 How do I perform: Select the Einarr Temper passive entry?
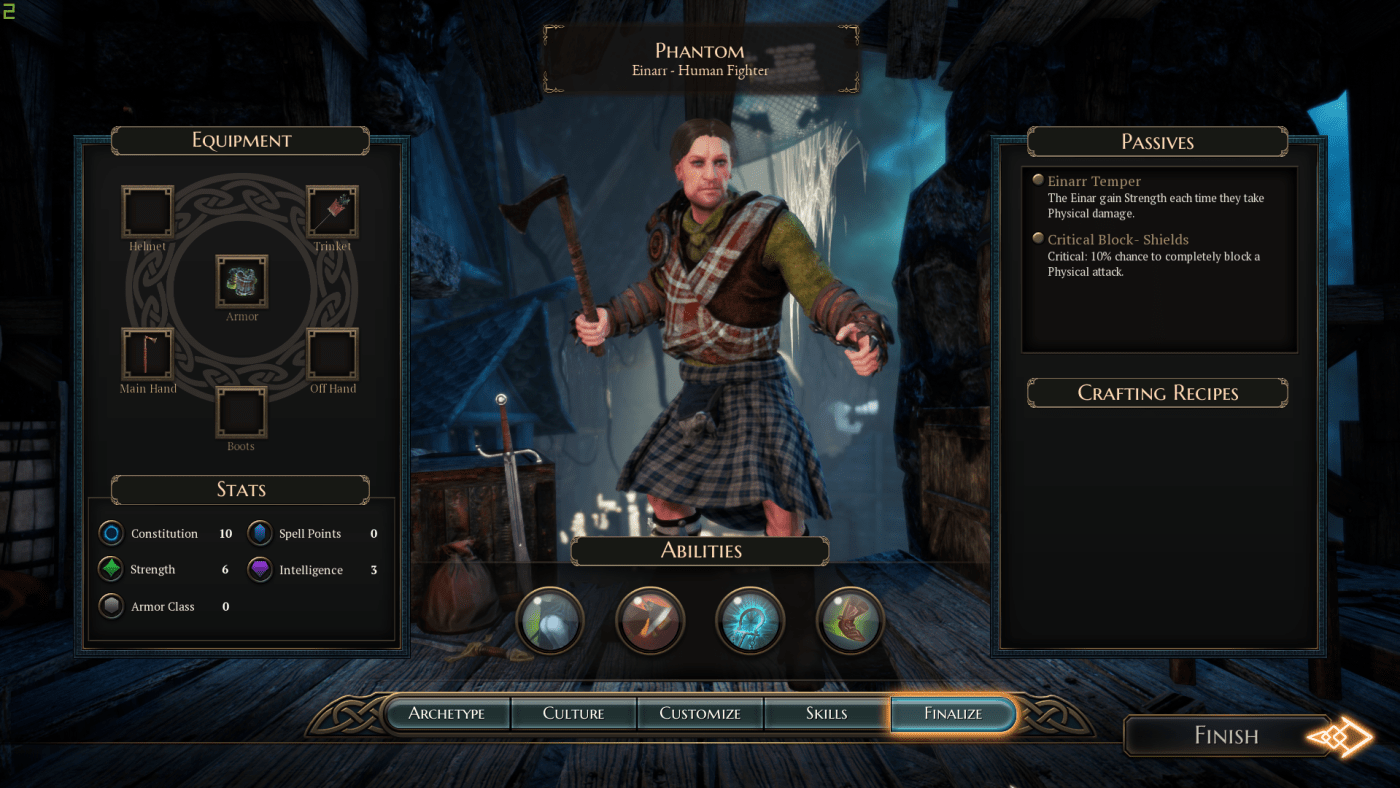1093,182
